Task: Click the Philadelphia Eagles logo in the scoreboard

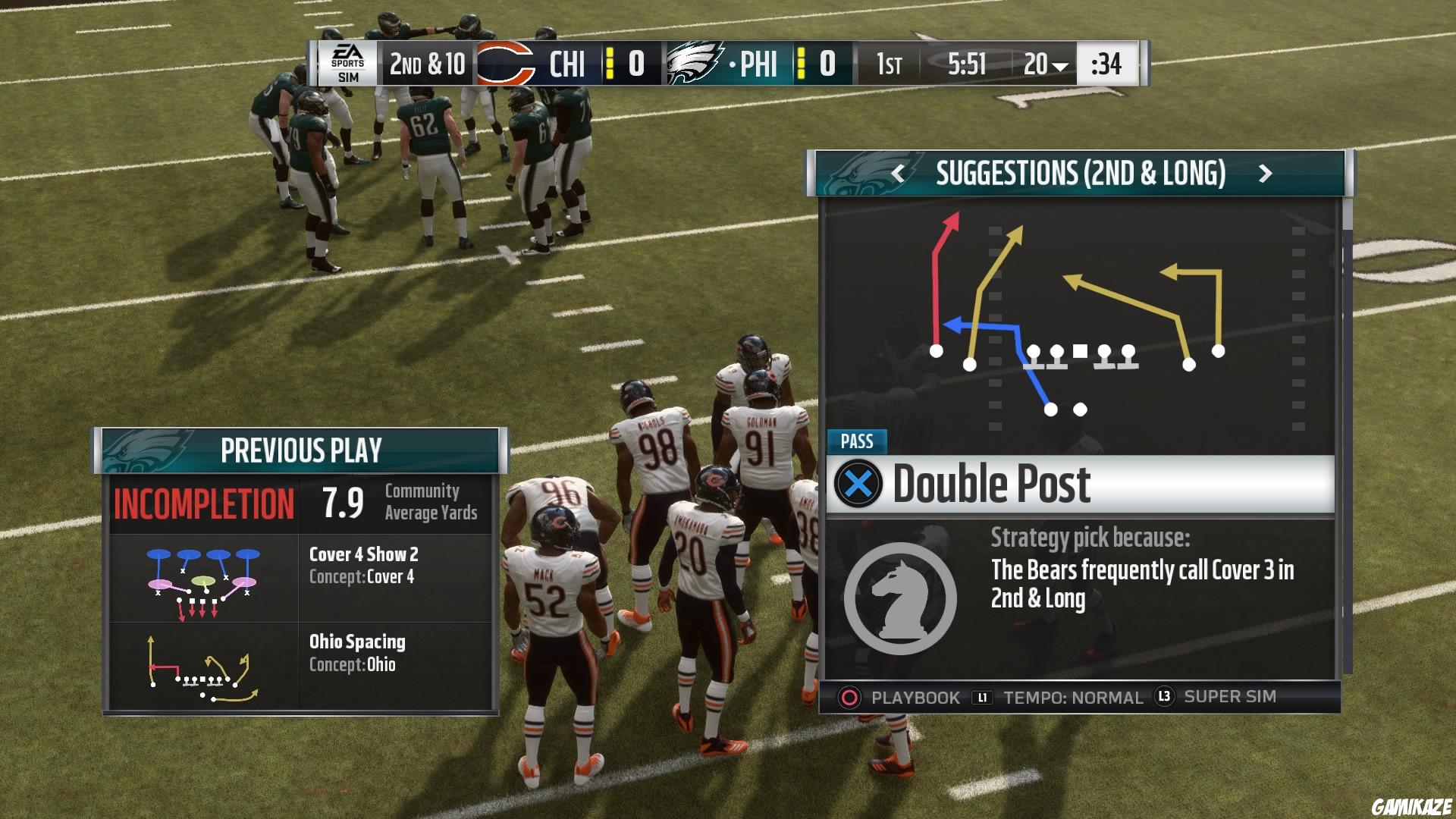Action: (x=692, y=64)
